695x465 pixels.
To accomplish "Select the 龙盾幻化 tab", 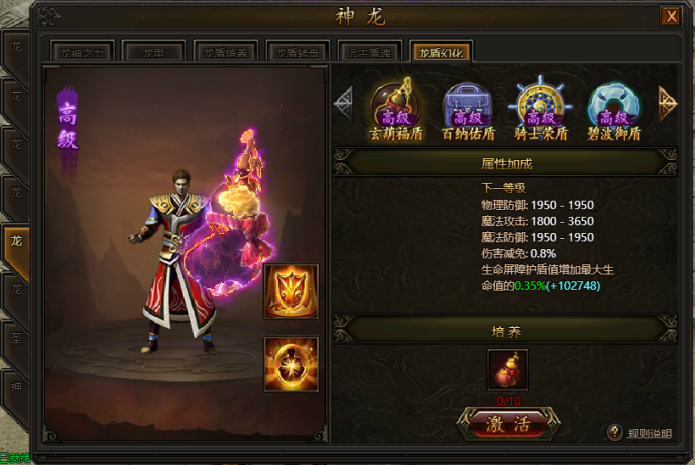I will (x=441, y=53).
